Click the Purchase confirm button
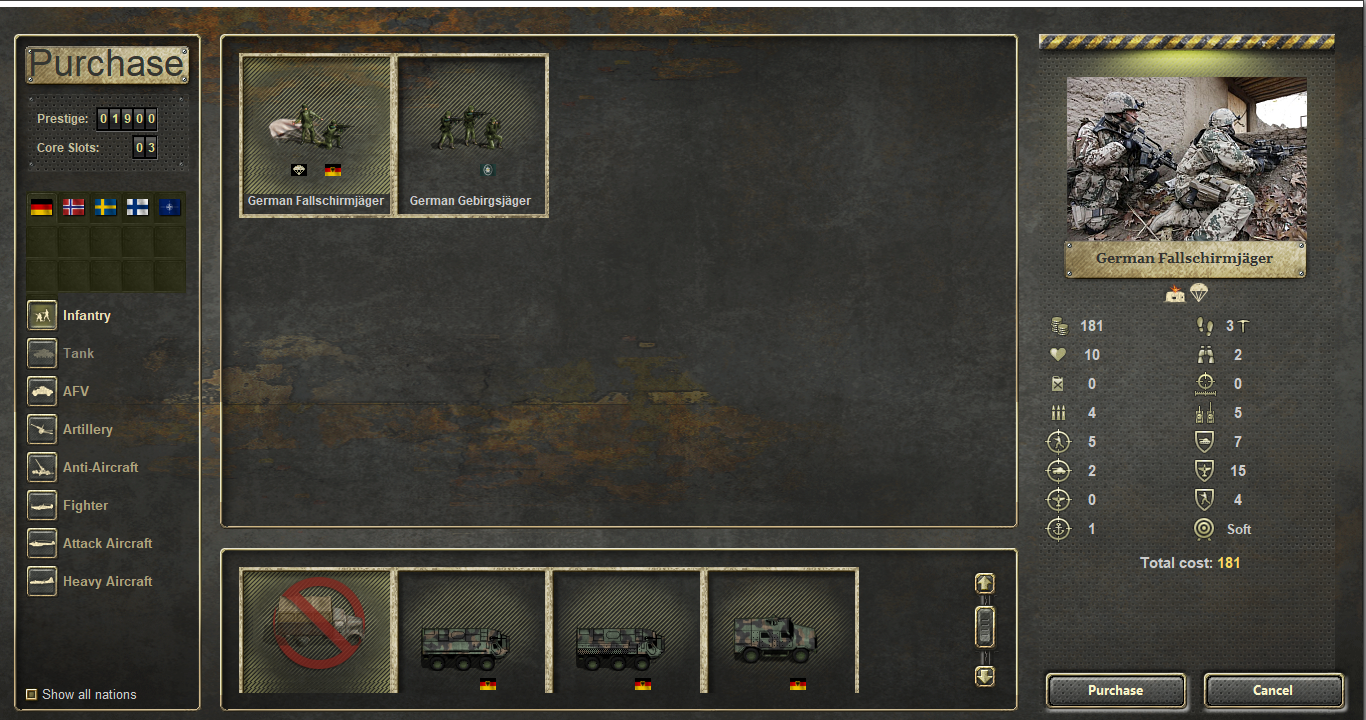The width and height of the screenshot is (1366, 720). click(1115, 690)
